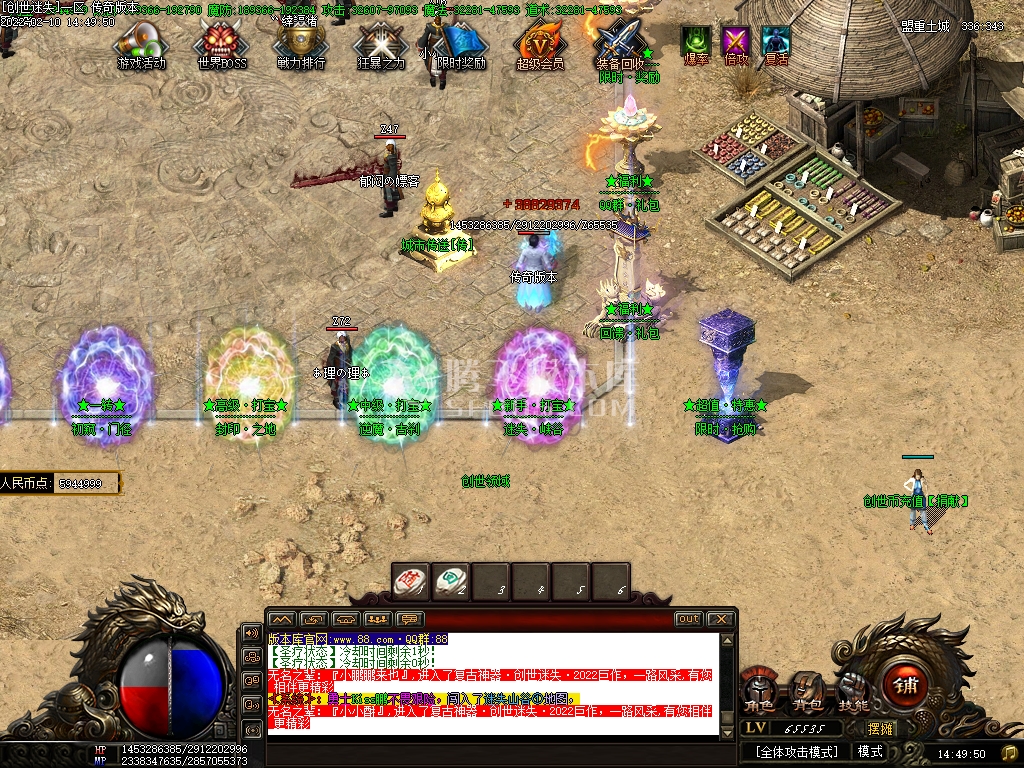Use the green stone in hotbar slot 2

click(x=451, y=580)
